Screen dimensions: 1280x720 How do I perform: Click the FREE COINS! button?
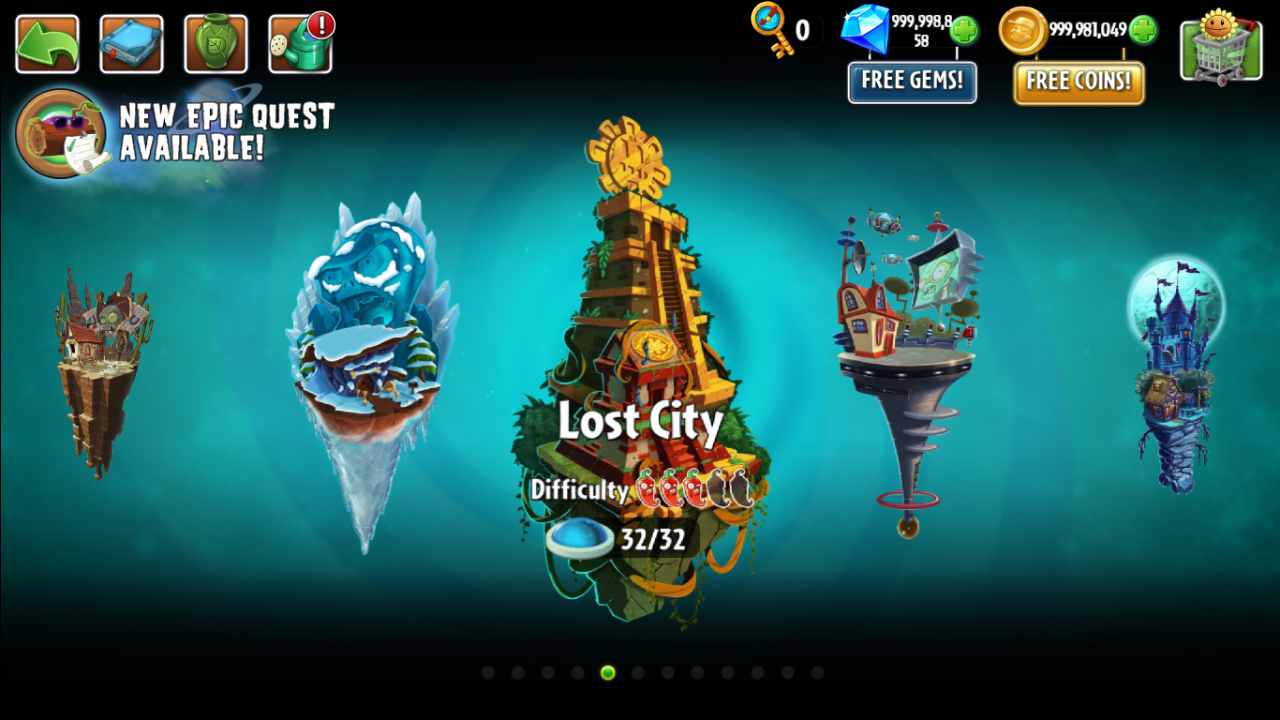pos(1078,83)
